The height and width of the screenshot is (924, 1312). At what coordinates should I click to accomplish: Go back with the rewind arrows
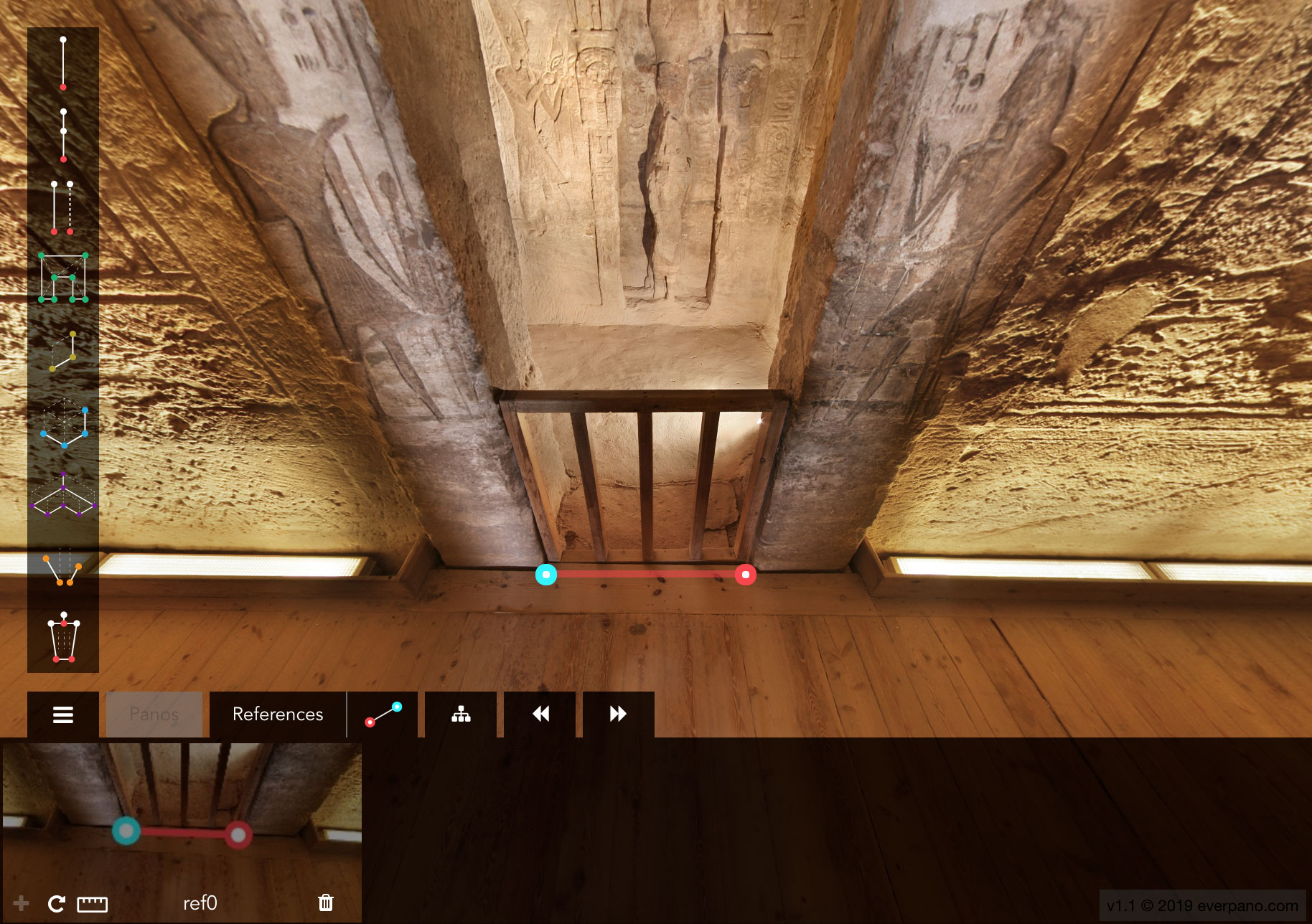tap(540, 715)
